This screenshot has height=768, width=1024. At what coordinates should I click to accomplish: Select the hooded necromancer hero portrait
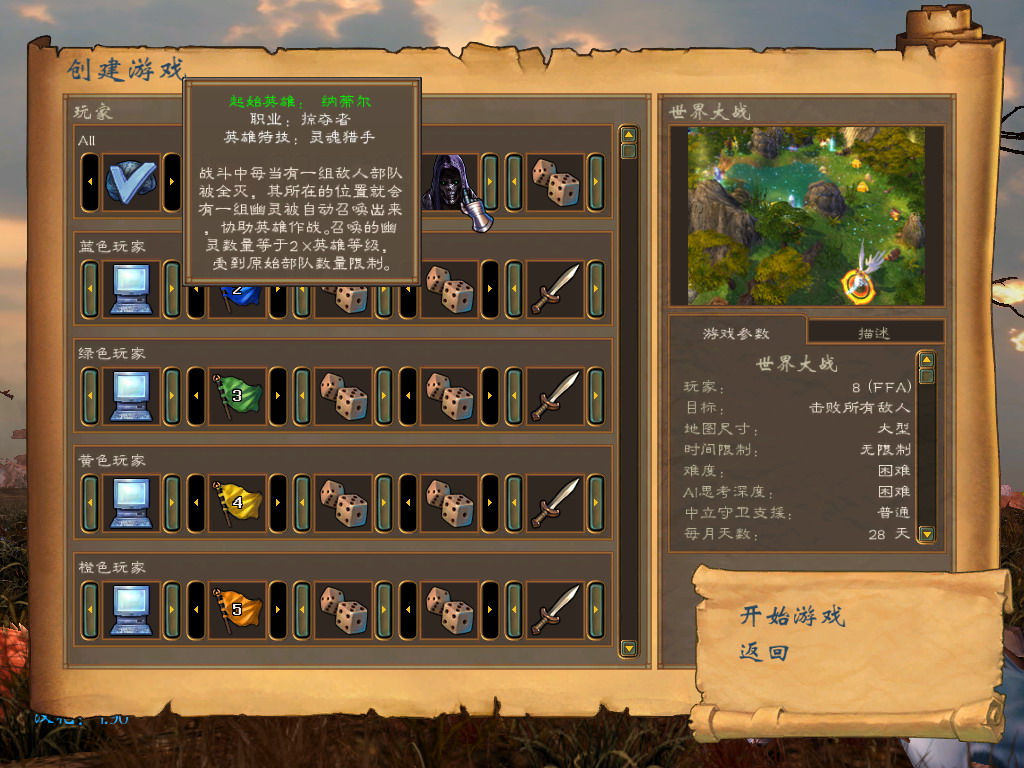[x=447, y=181]
